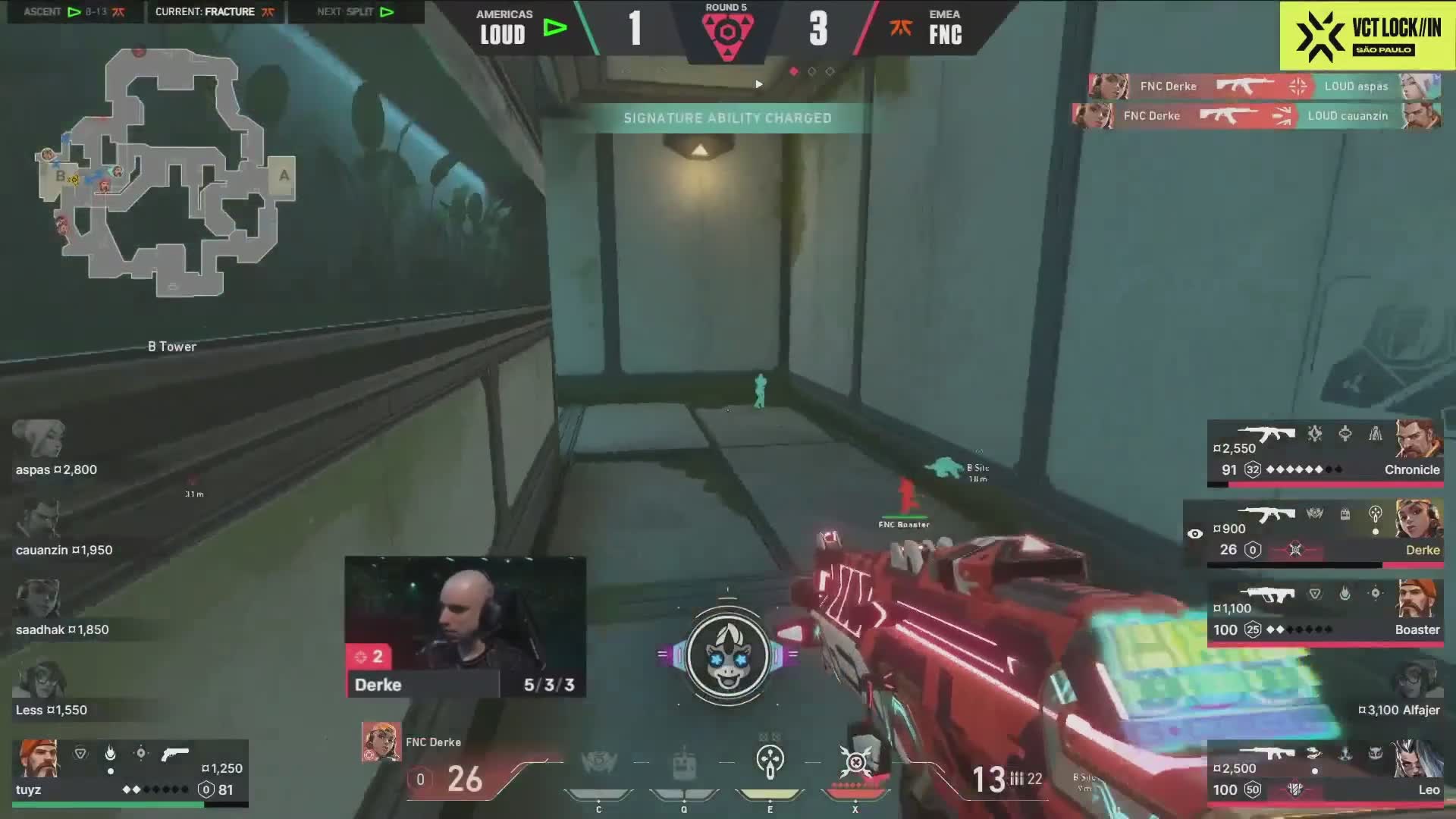Click the Fracture minimap

click(167, 173)
